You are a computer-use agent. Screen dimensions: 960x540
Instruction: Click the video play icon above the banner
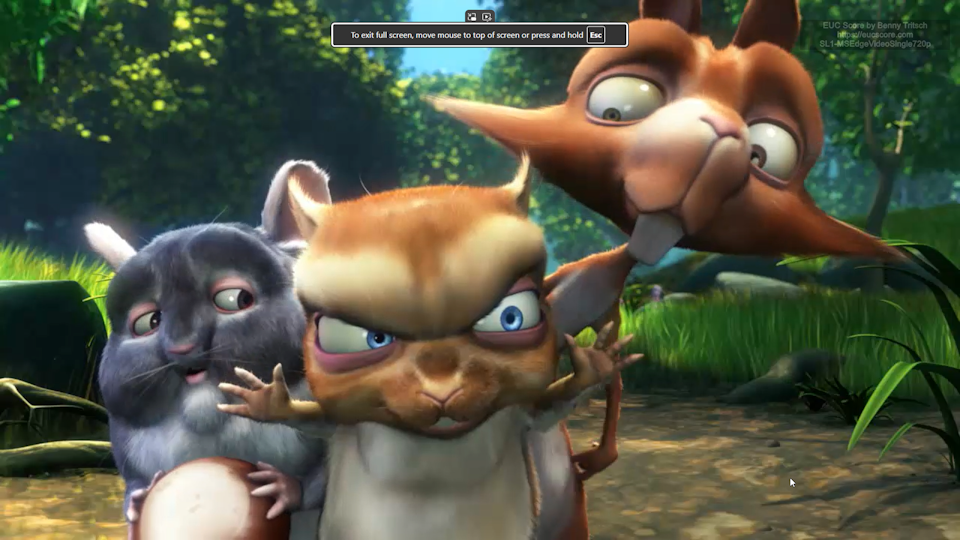pos(487,16)
